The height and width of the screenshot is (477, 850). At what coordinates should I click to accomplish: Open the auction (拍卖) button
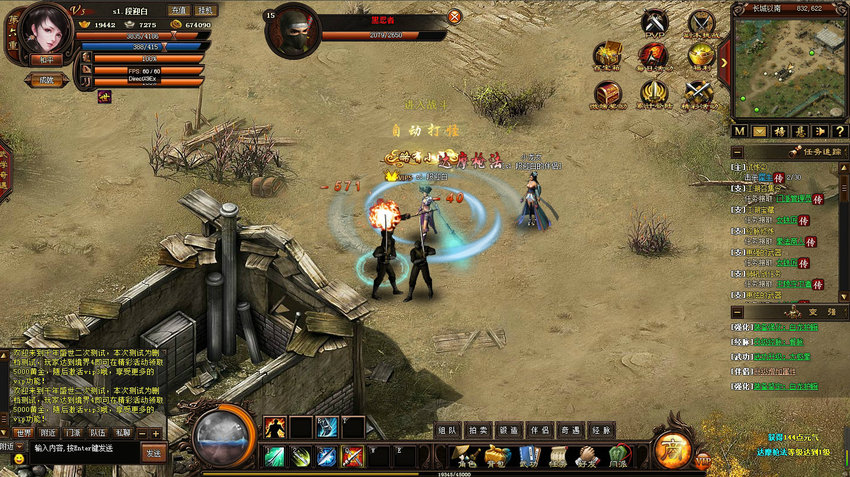click(478, 430)
